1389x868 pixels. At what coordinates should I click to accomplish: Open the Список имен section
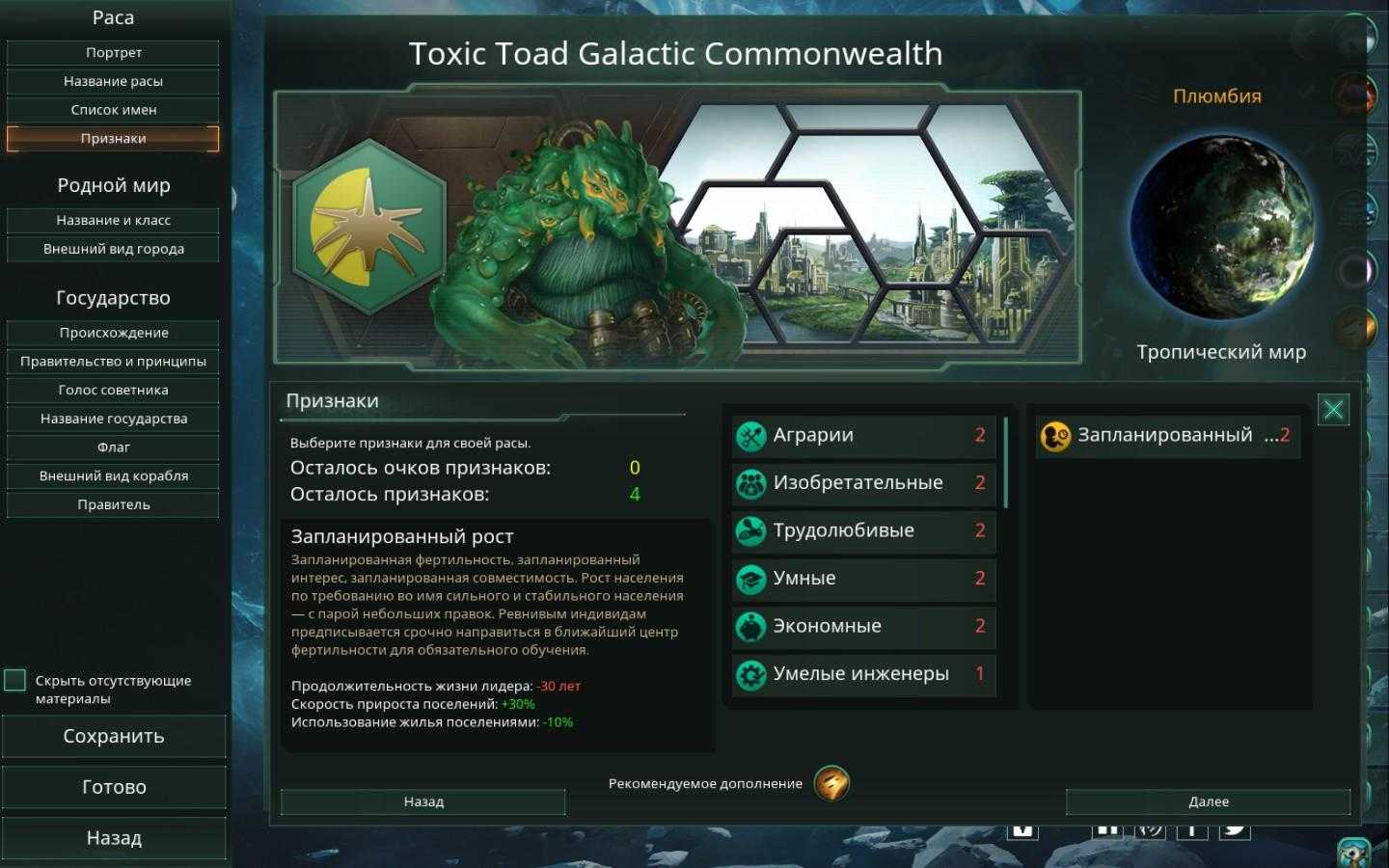point(113,110)
